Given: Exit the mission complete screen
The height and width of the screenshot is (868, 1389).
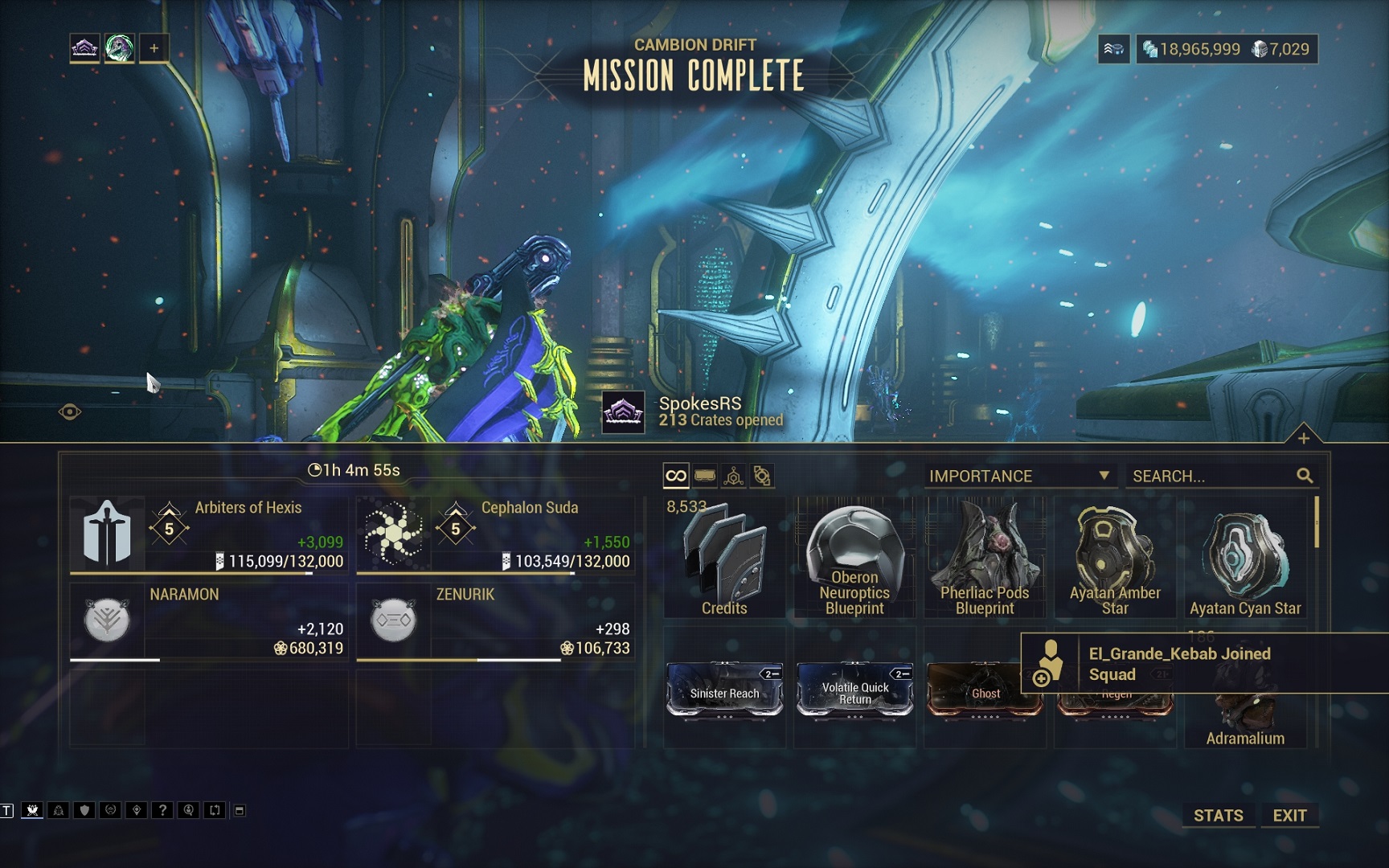Looking at the screenshot, I should pos(1289,815).
